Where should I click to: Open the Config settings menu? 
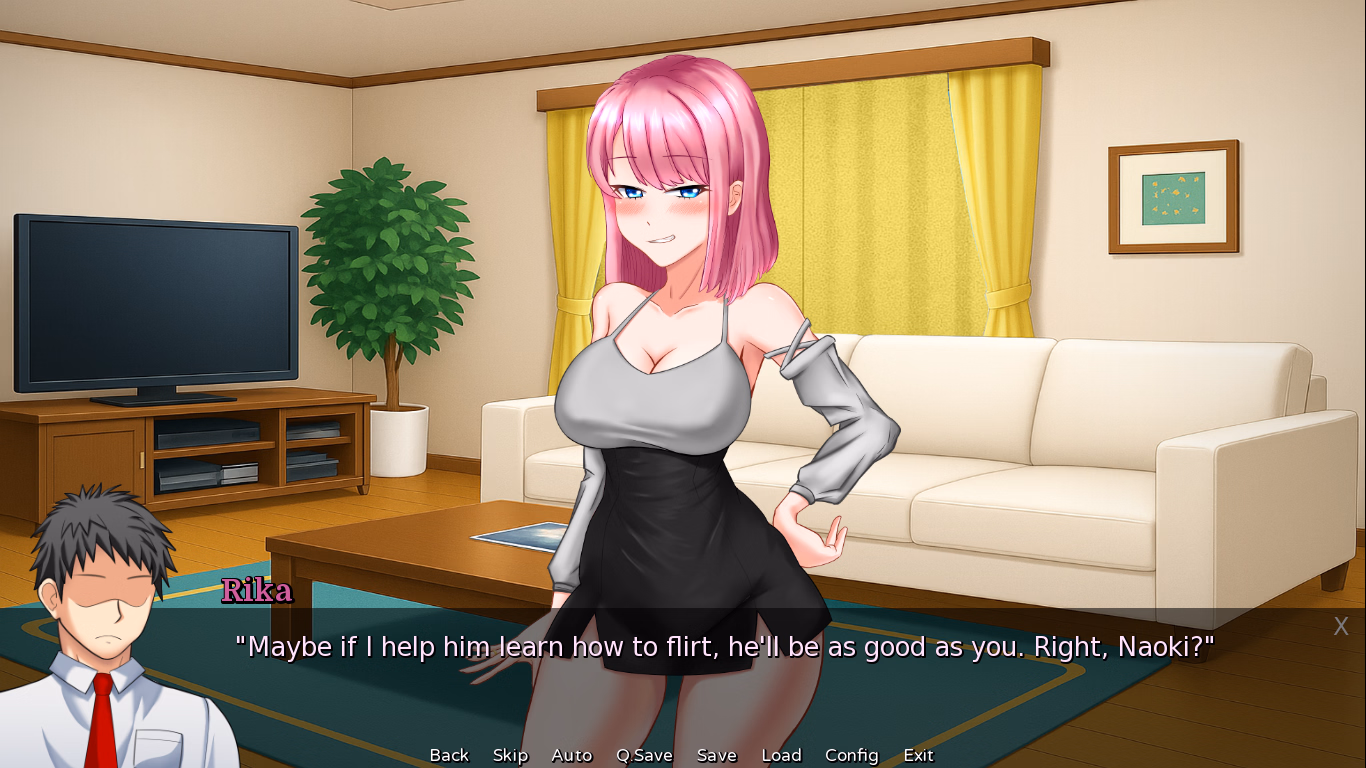[850, 755]
